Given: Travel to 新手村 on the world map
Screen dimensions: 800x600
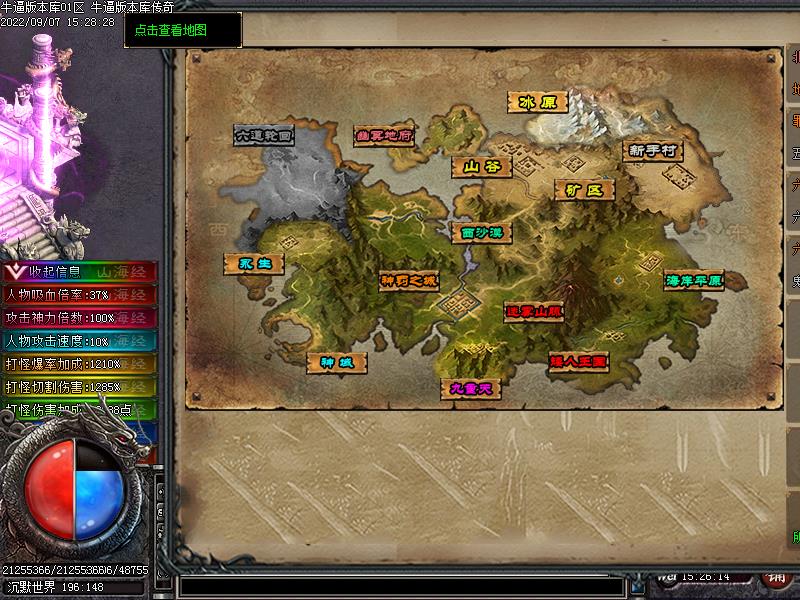Looking at the screenshot, I should tap(653, 150).
